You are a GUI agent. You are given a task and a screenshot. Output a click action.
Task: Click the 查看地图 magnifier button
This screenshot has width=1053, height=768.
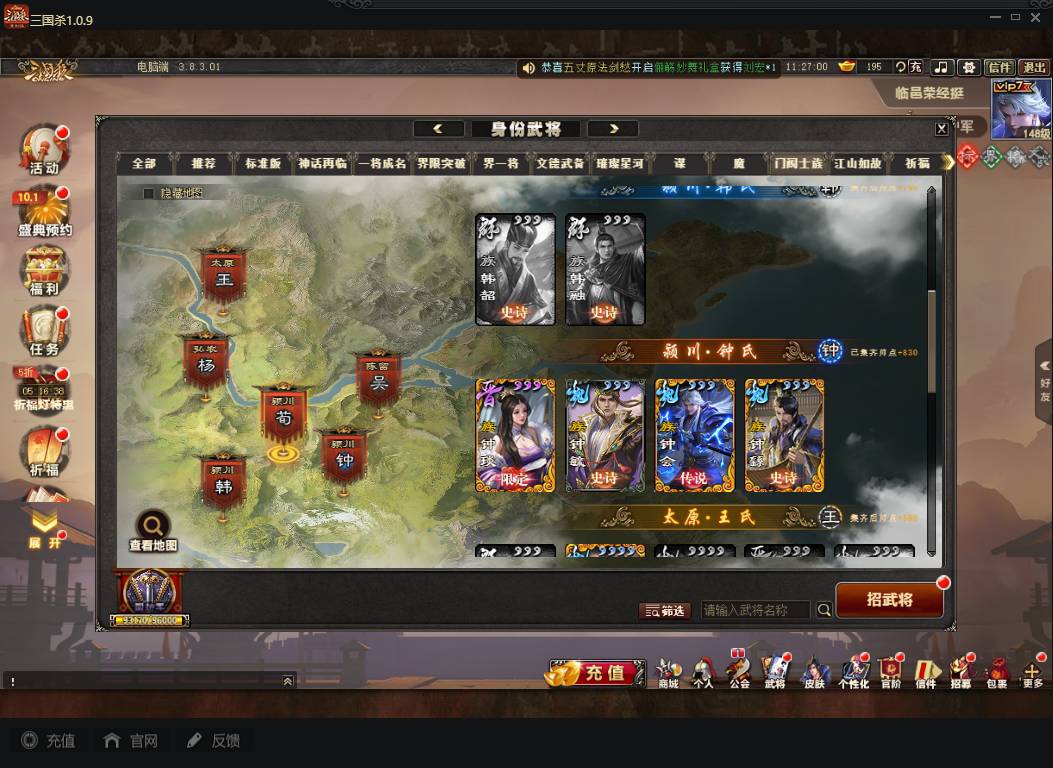(153, 528)
